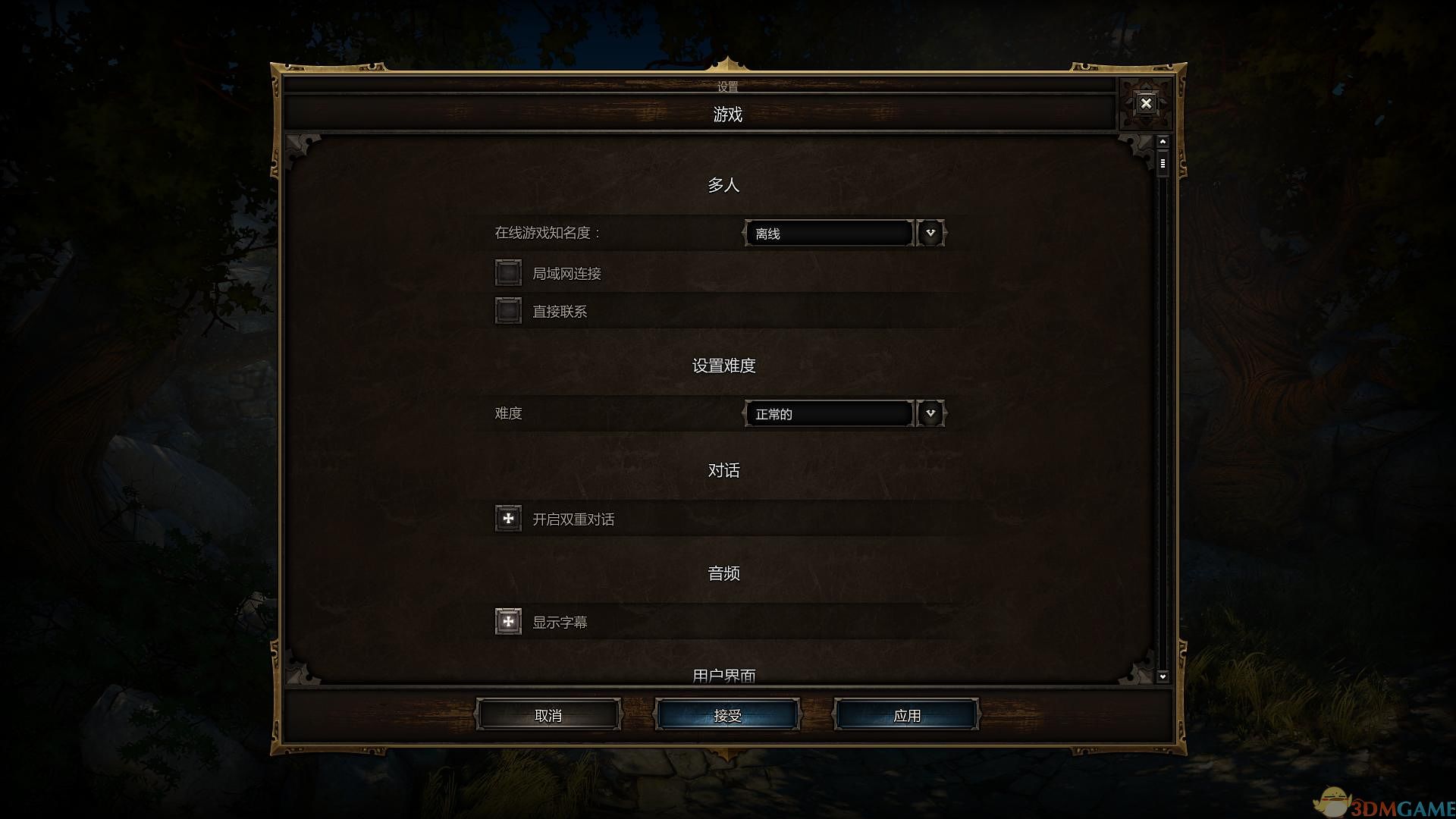Enable 局域网连接 option

click(x=507, y=272)
